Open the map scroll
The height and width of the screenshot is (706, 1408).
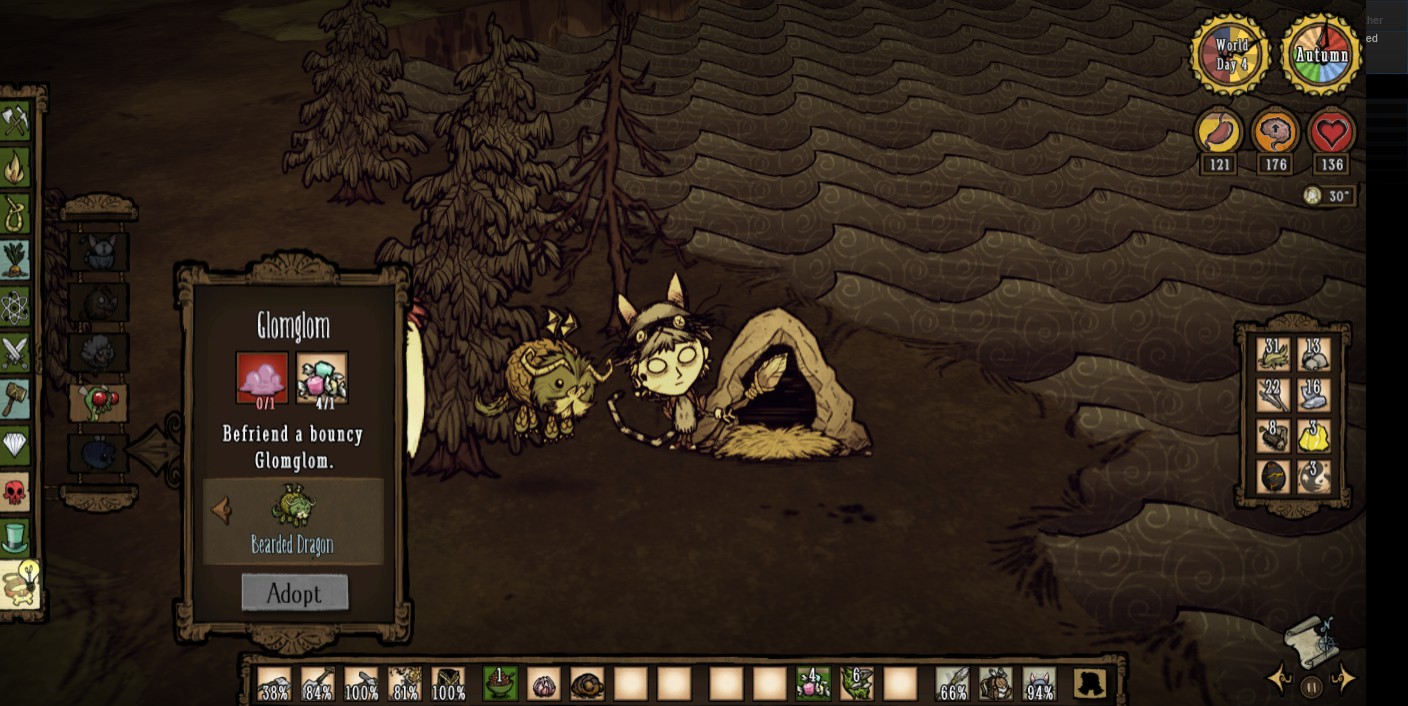tap(1313, 639)
